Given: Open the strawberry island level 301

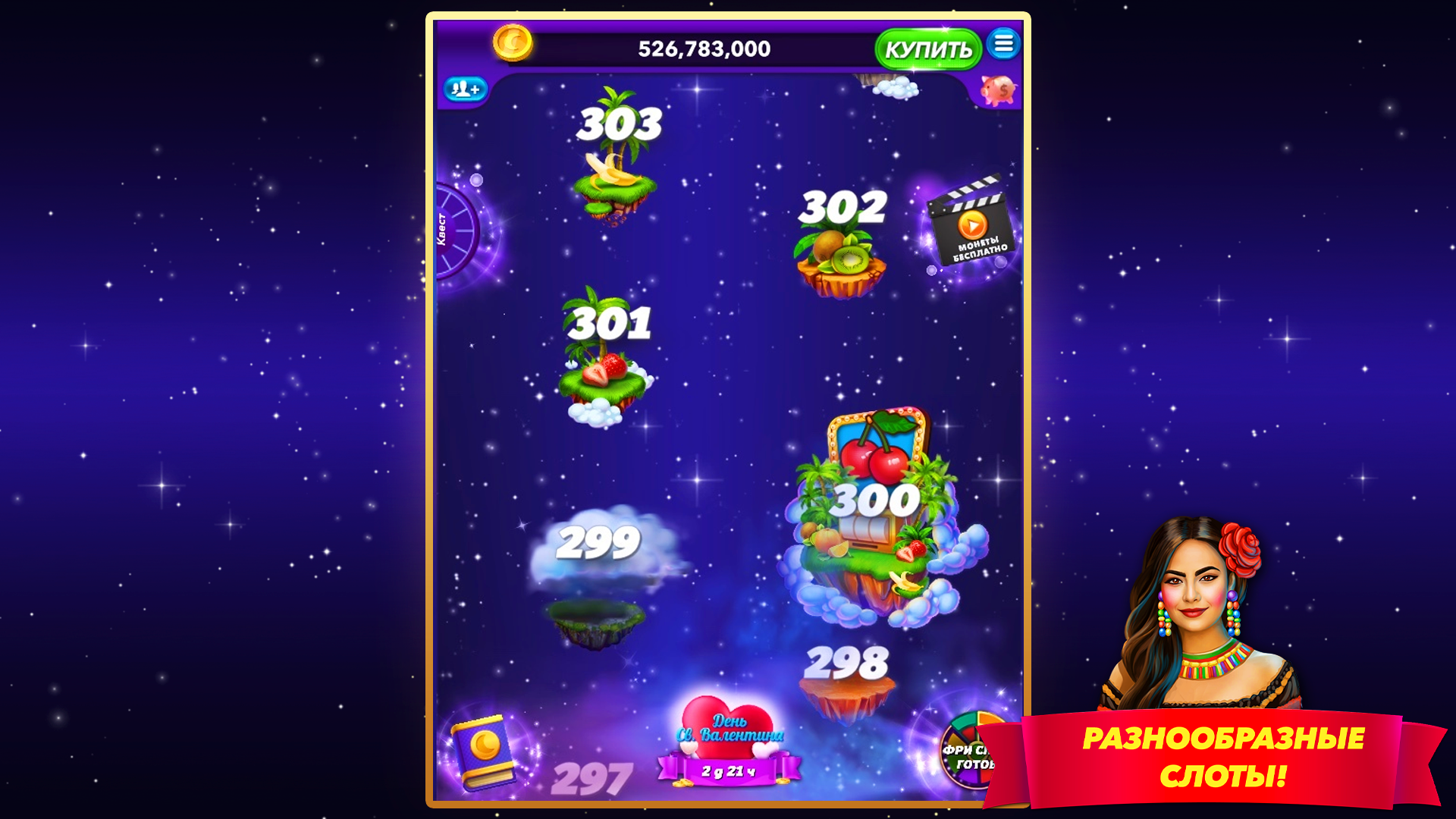Looking at the screenshot, I should tap(603, 372).
